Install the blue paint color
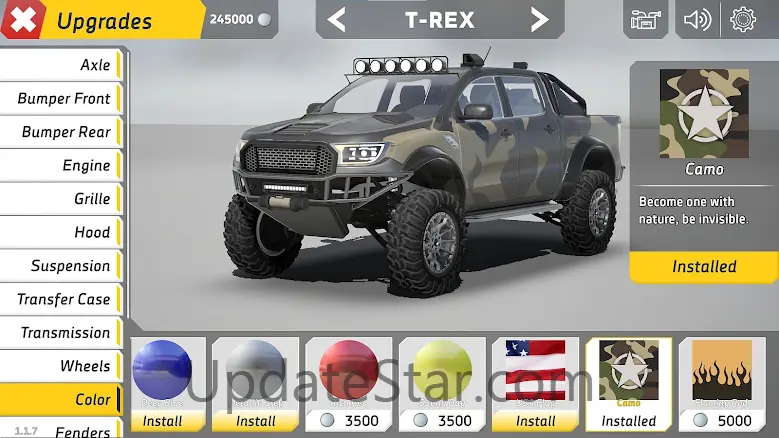This screenshot has width=779, height=438. pyautogui.click(x=162, y=420)
